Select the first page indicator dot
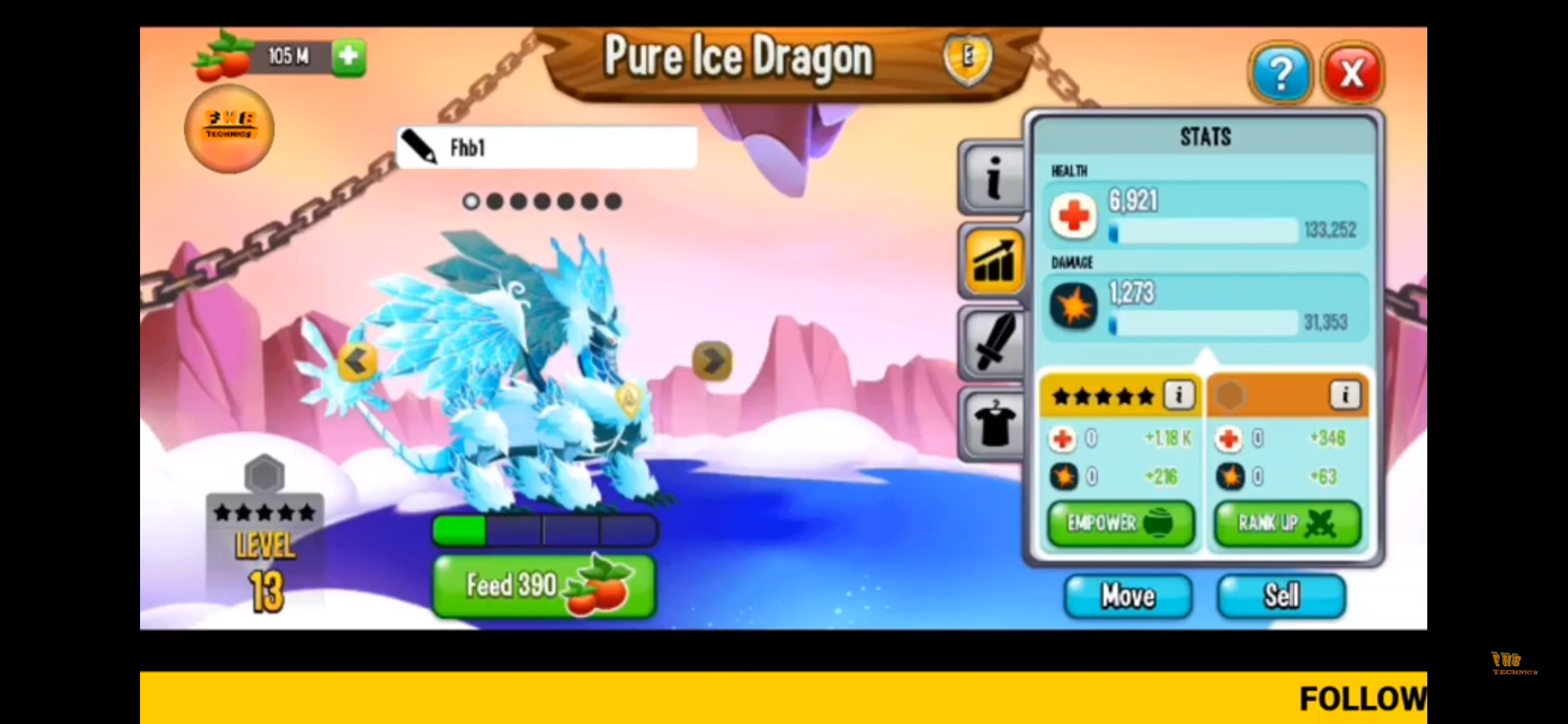1568x724 pixels. (x=473, y=200)
